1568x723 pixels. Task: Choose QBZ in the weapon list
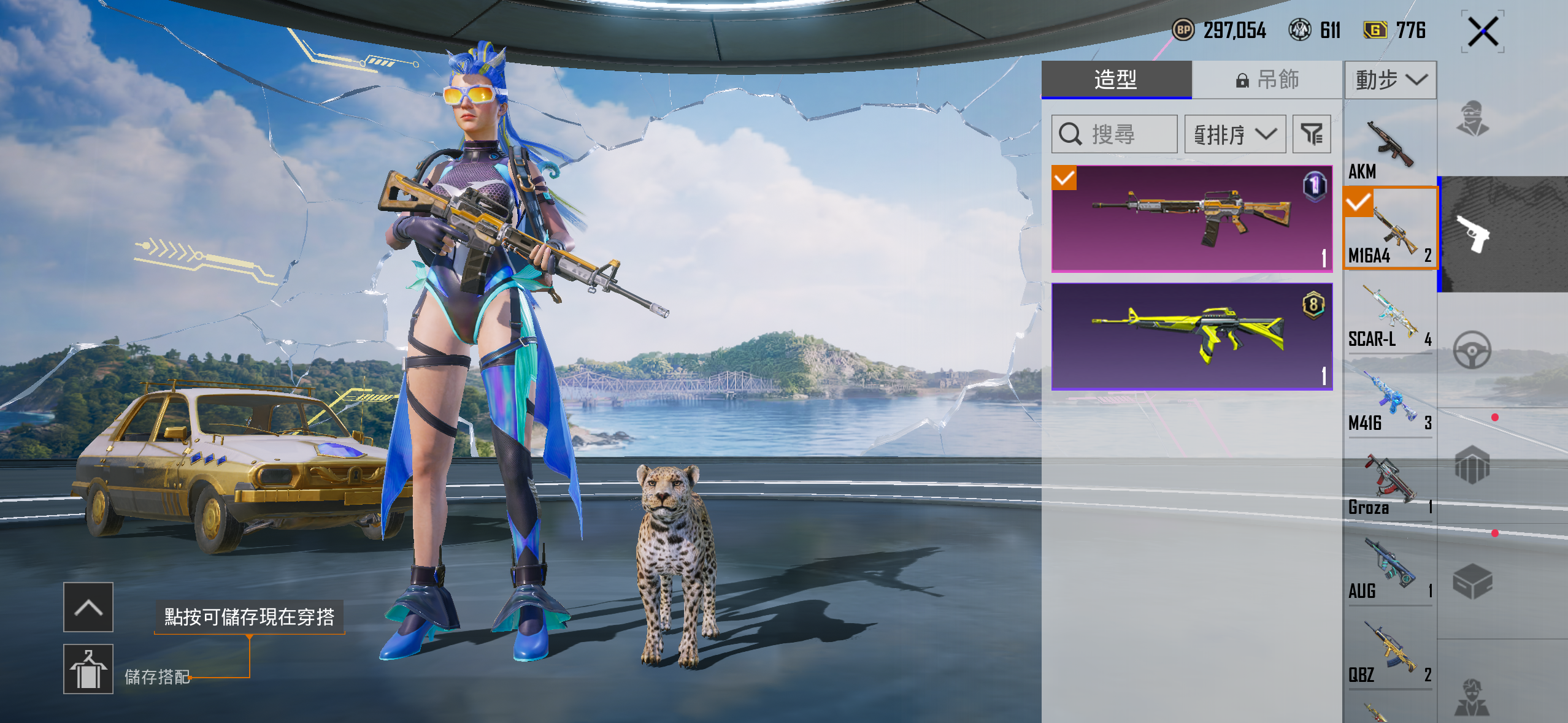coord(1389,653)
